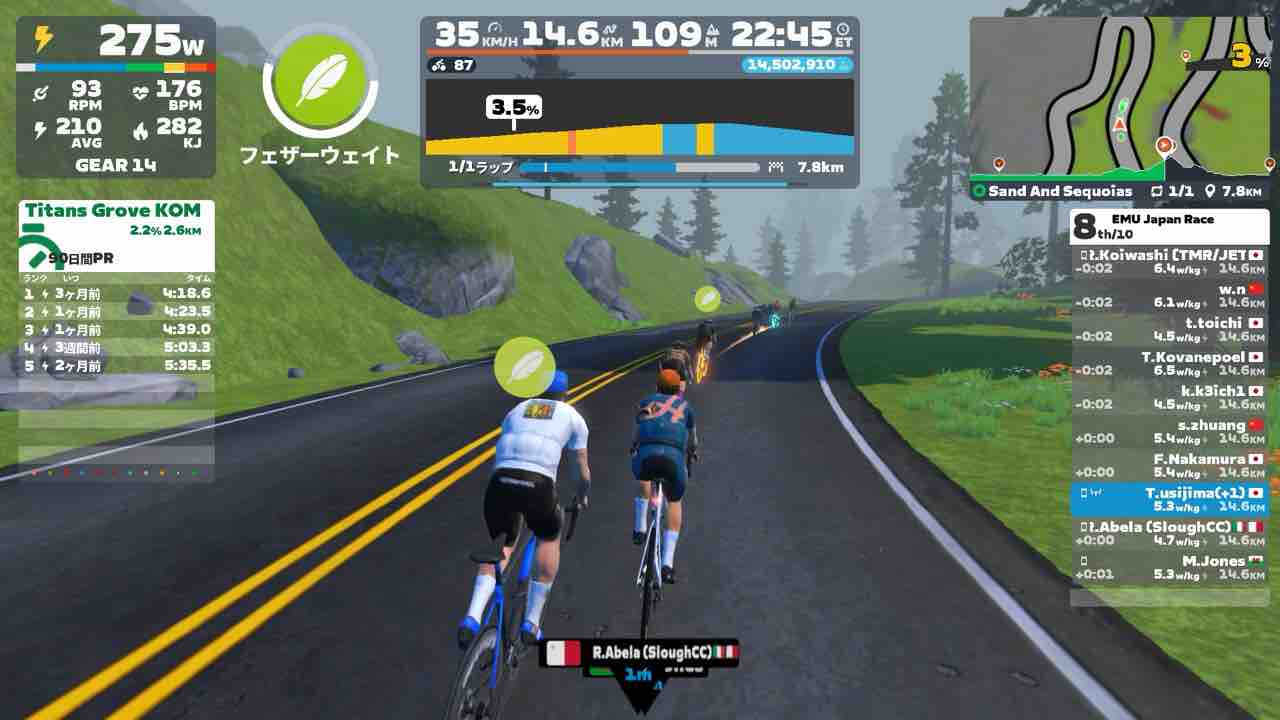Select the Sand And Sequoias route label
Image resolution: width=1280 pixels, height=720 pixels.
[1060, 191]
